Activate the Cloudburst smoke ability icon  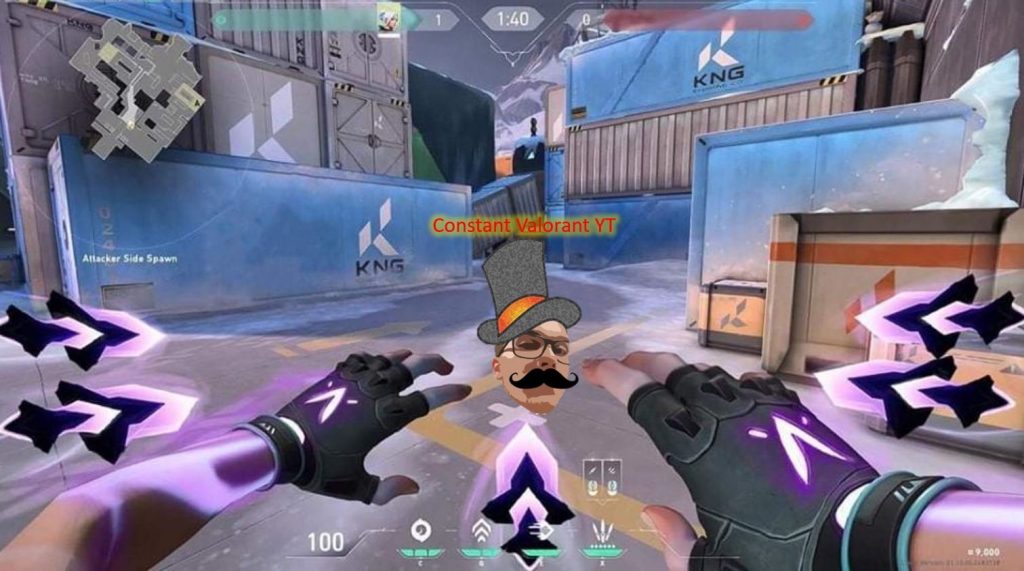419,528
